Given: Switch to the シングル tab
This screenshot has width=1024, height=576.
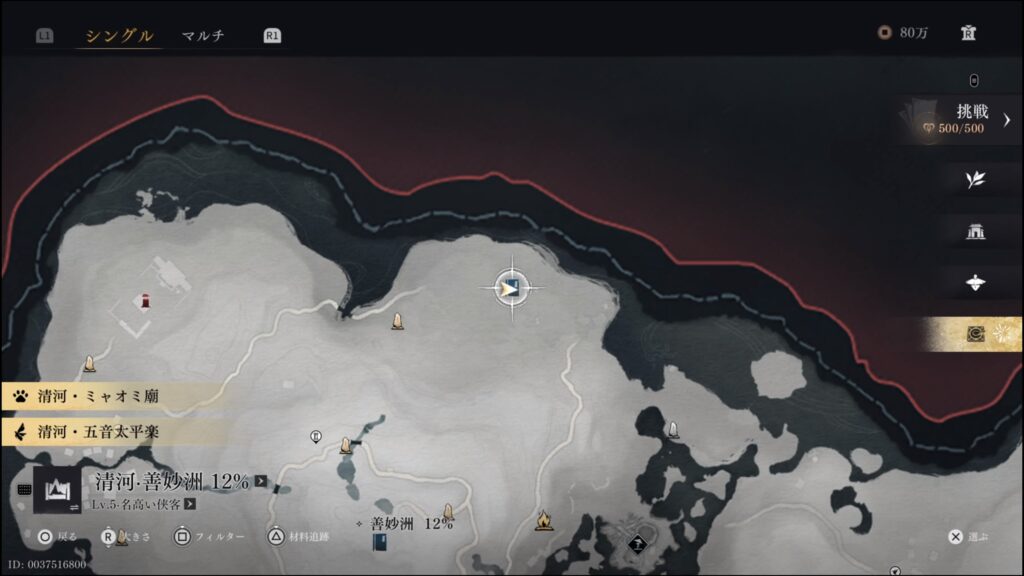Looking at the screenshot, I should point(119,36).
